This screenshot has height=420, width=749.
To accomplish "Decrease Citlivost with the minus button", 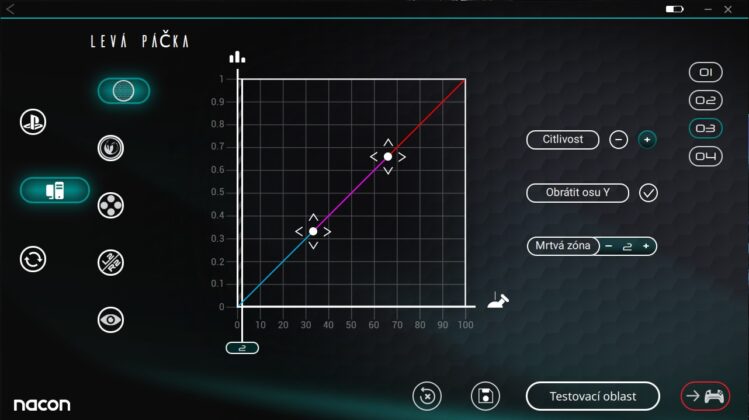I will (x=618, y=140).
